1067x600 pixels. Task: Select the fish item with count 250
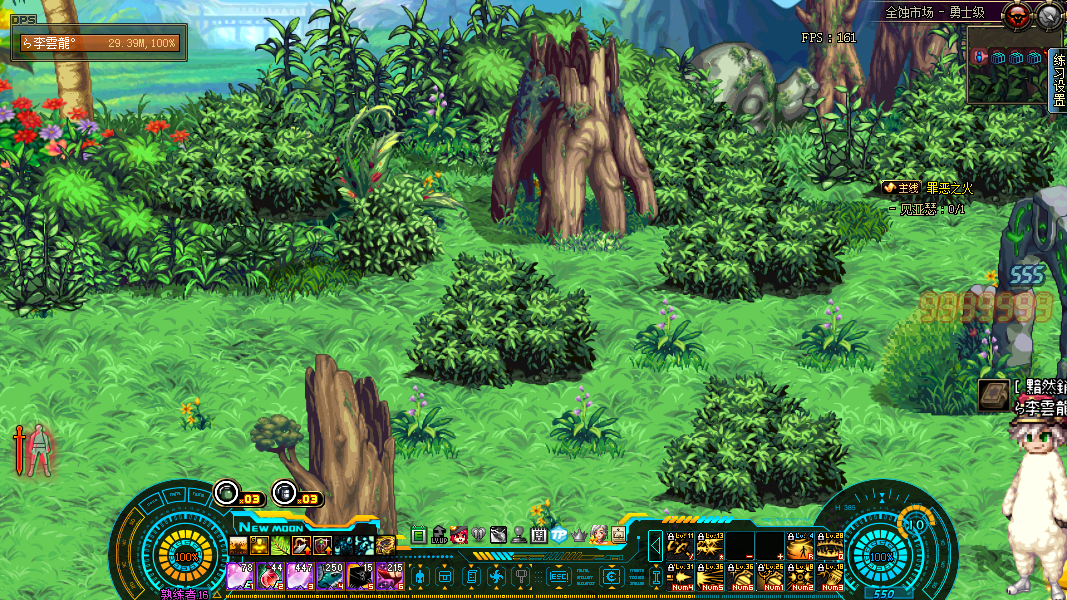tap(330, 577)
